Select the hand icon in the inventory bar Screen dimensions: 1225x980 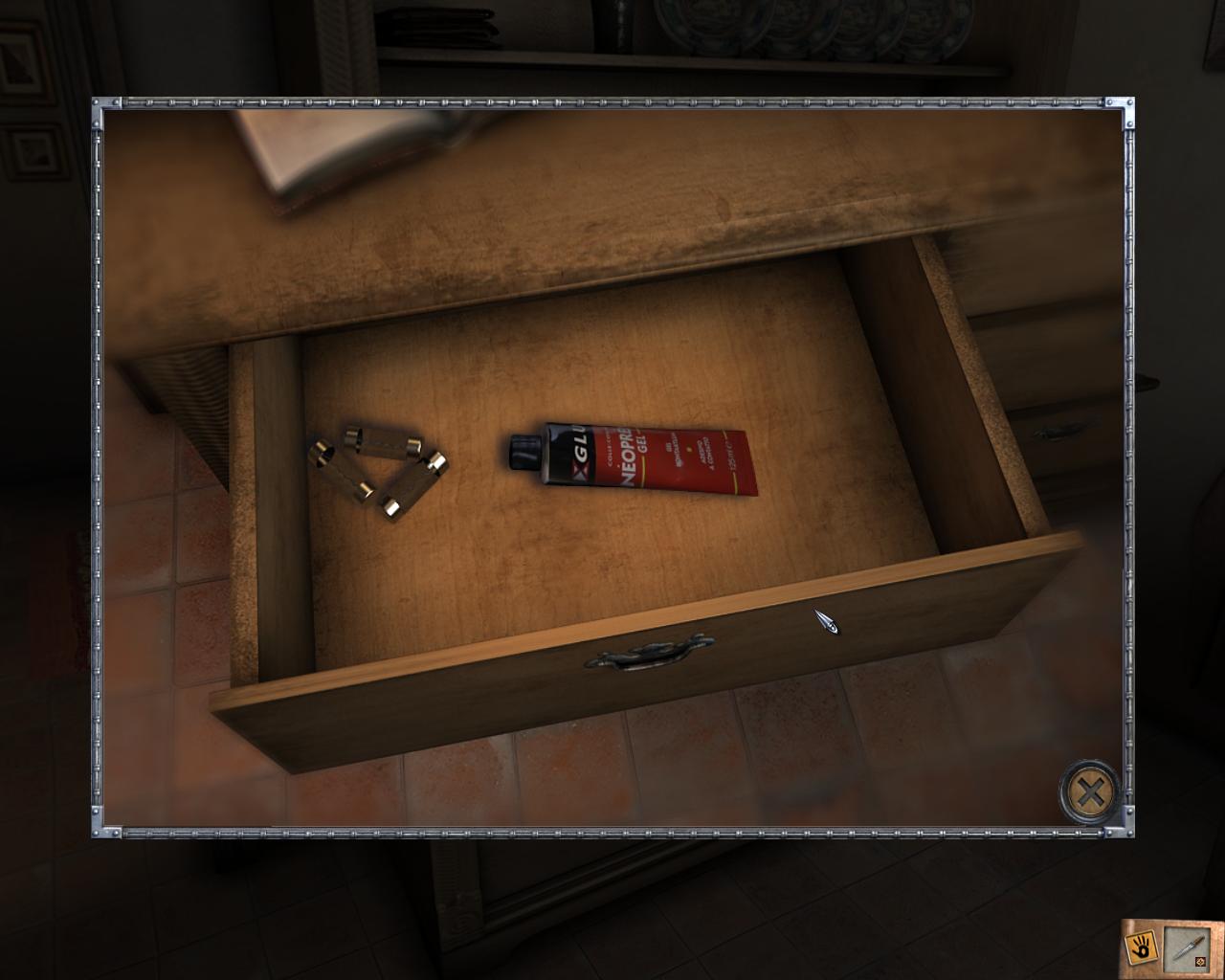point(1141,947)
